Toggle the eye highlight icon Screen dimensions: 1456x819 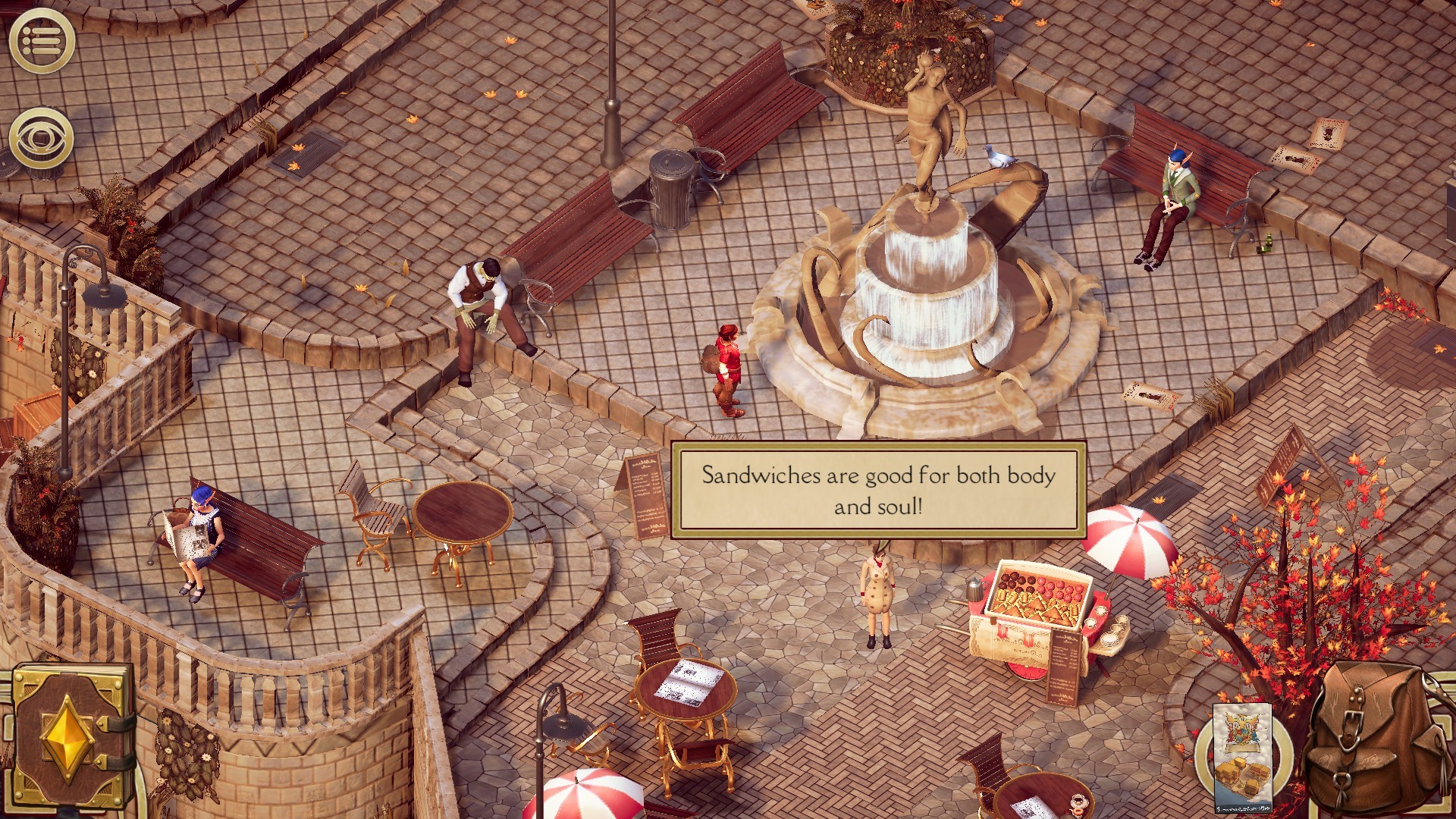point(42,138)
